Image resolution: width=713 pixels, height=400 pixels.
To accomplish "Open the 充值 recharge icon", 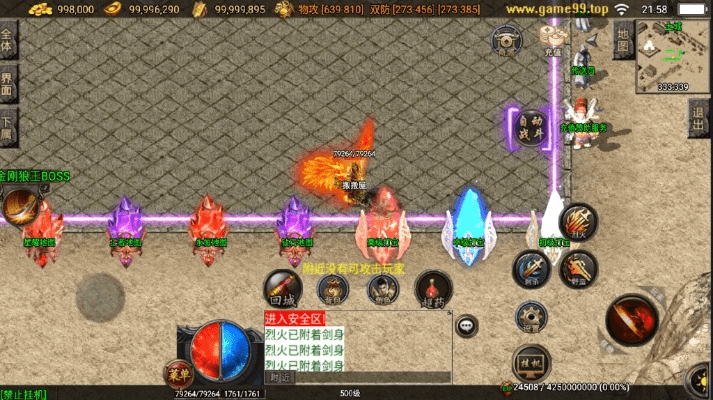I will point(553,39).
